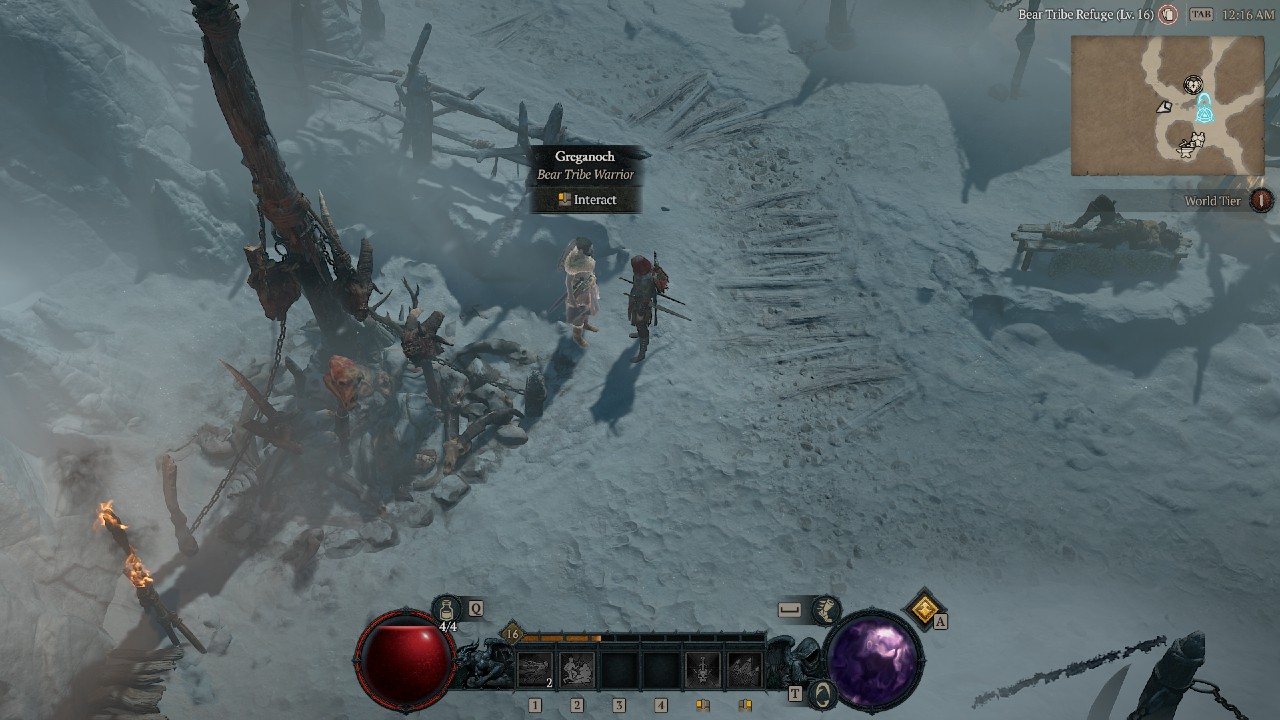
Task: Click the blacksmith icon on the minimap
Action: click(x=1186, y=148)
